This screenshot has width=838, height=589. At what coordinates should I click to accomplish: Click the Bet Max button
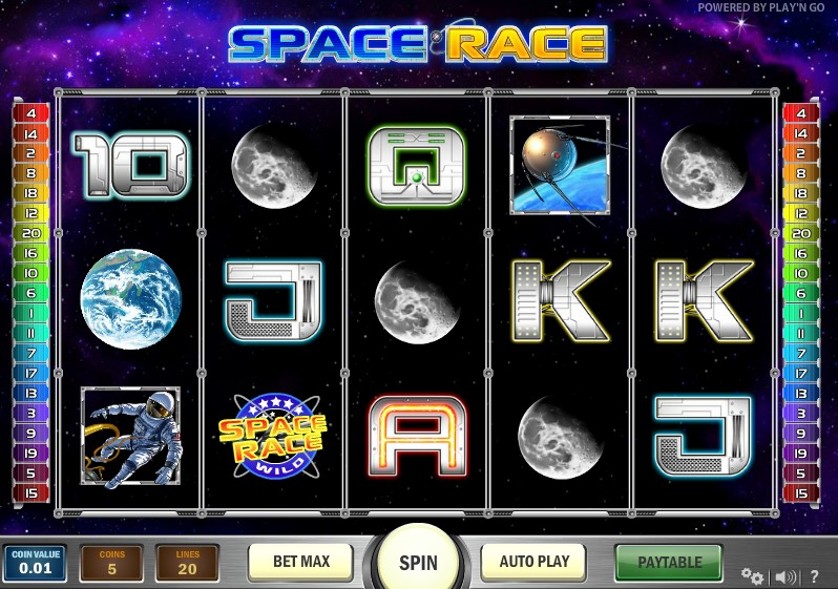(x=301, y=562)
